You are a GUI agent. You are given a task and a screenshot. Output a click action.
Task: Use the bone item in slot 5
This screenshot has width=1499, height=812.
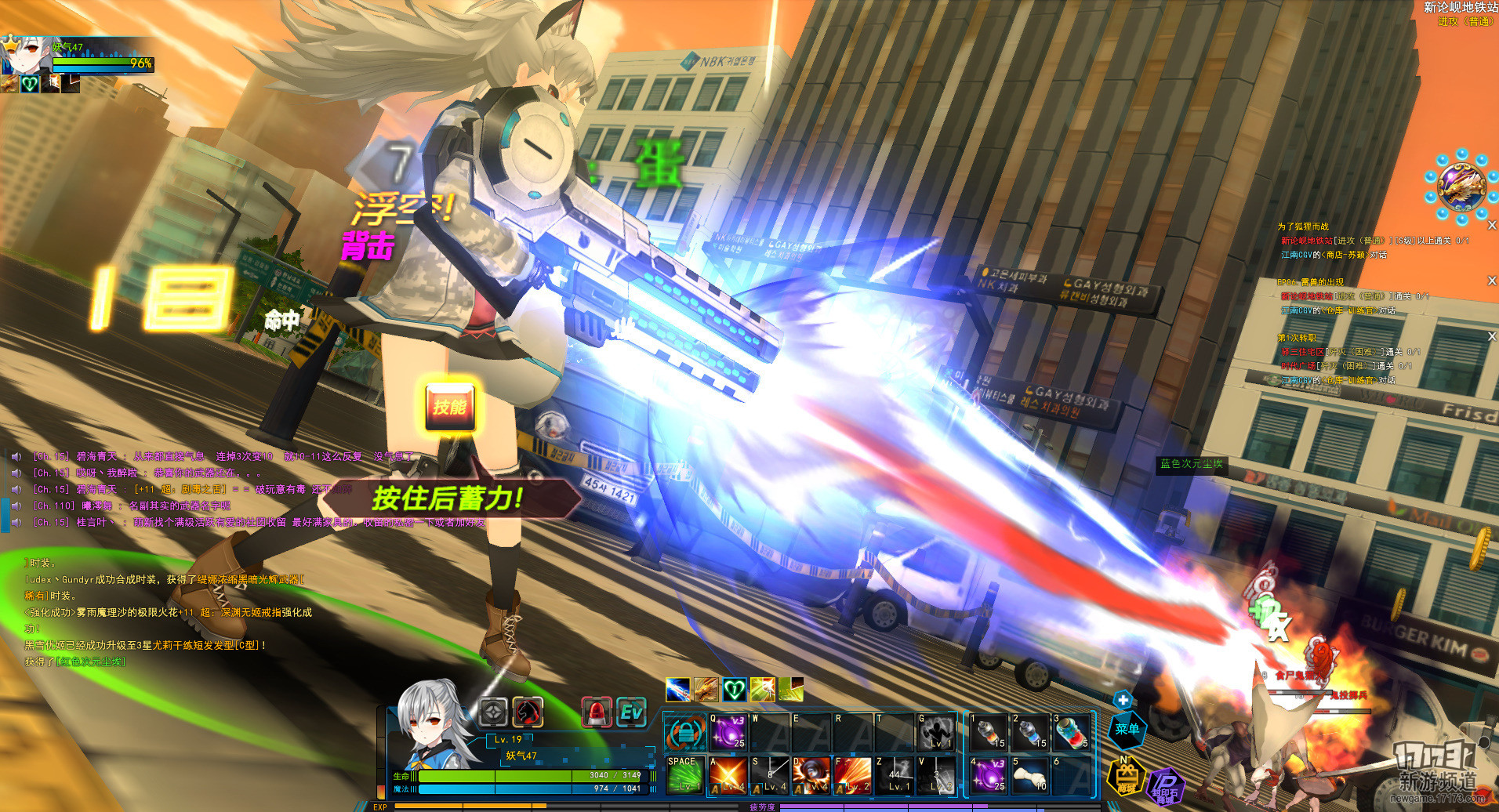[x=1029, y=774]
